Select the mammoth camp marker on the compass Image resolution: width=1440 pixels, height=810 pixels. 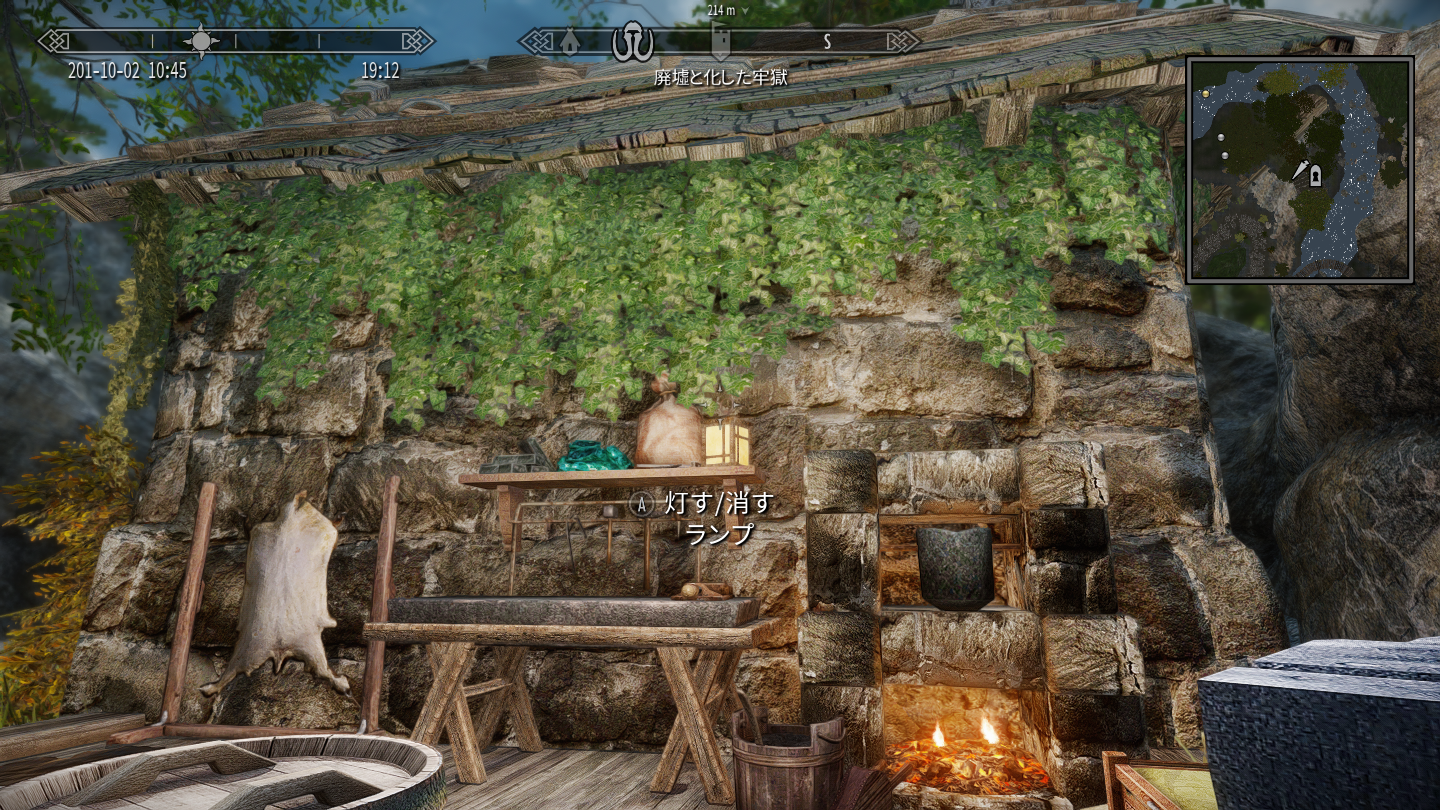click(633, 41)
